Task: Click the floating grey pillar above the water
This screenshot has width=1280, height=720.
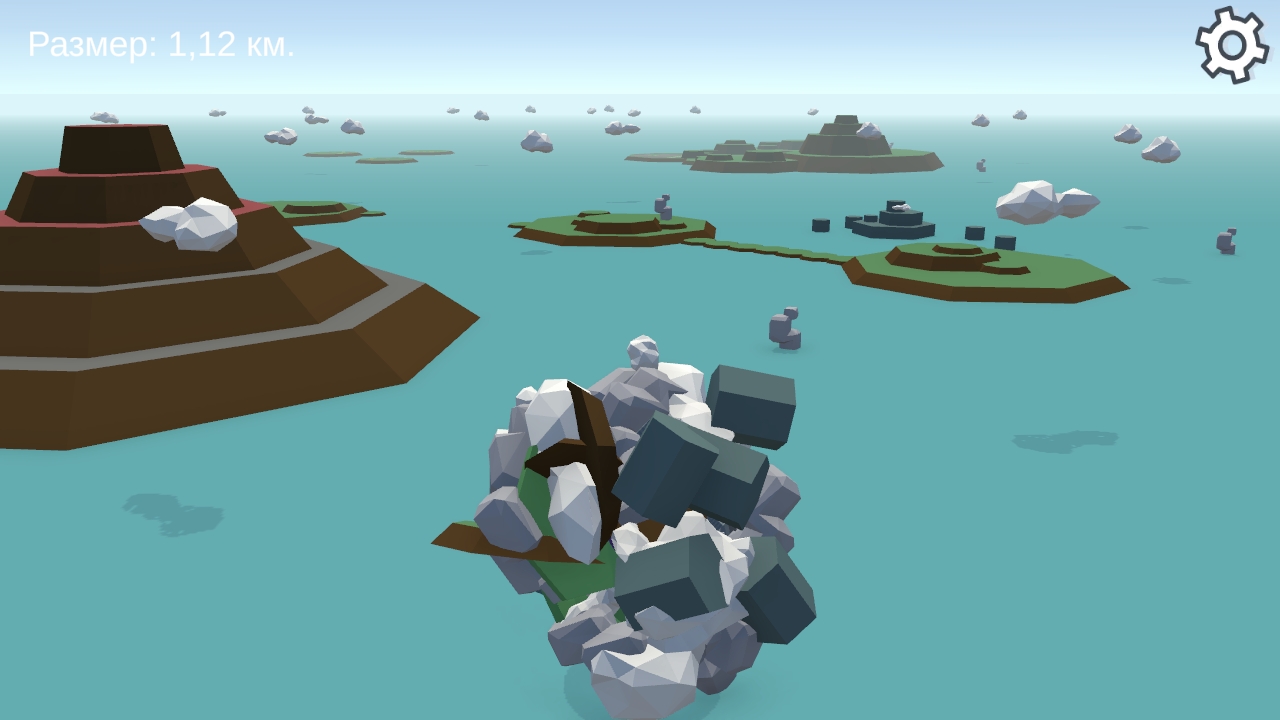Action: pyautogui.click(x=783, y=330)
